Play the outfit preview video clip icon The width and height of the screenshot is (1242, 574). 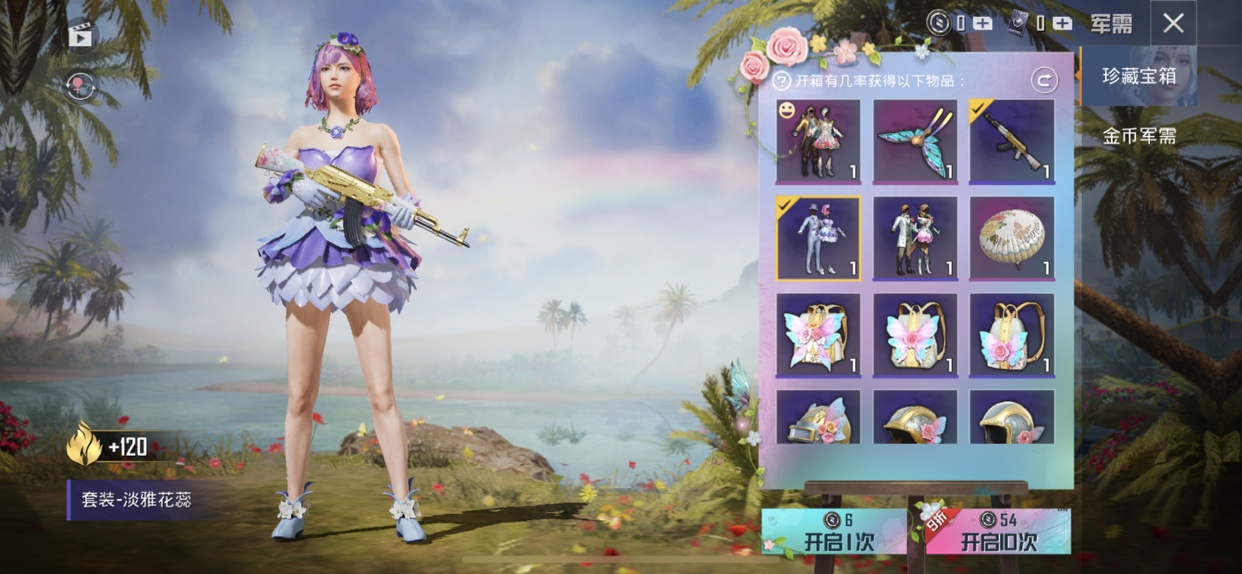point(80,36)
